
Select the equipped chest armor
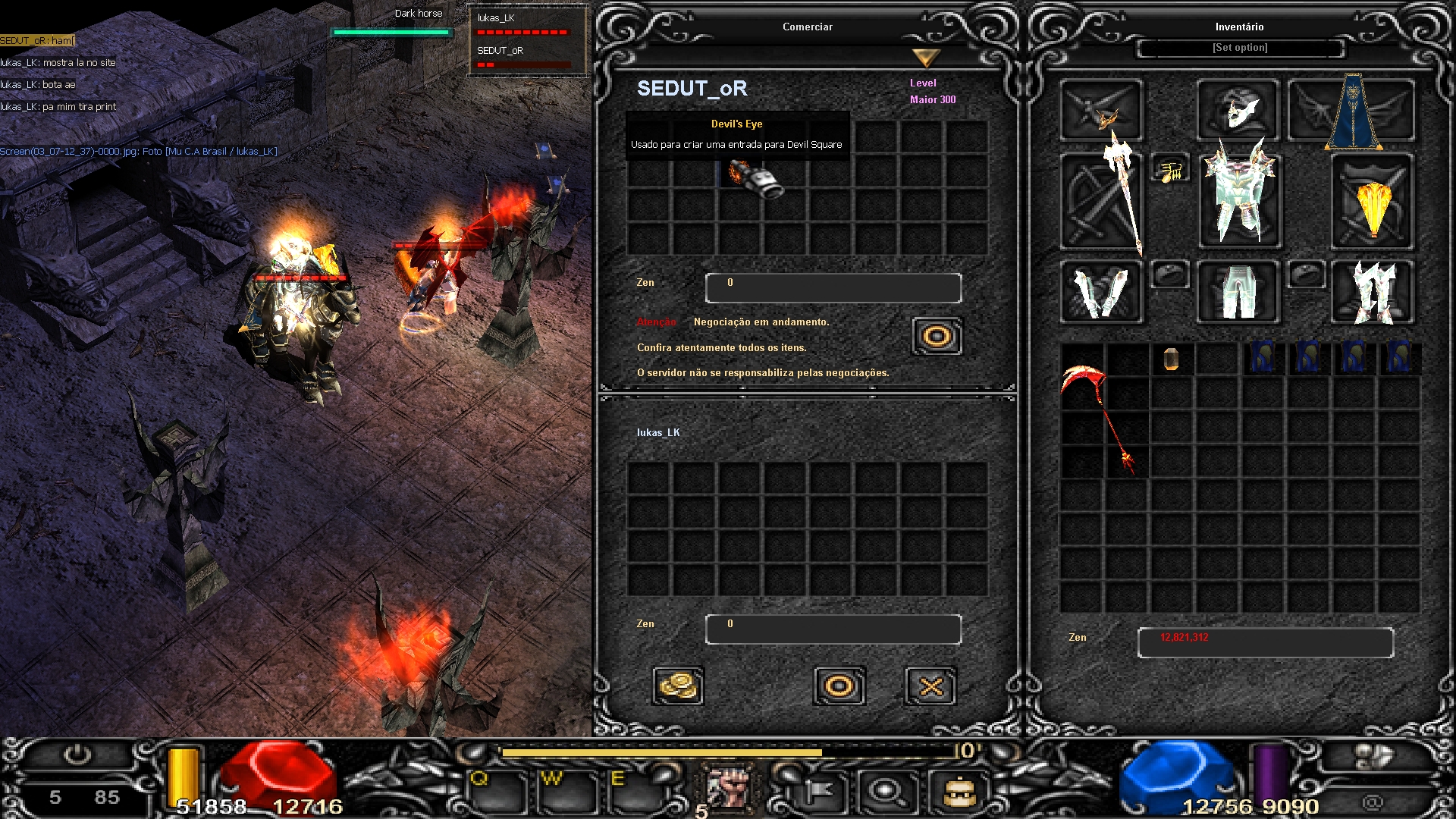pos(1240,201)
